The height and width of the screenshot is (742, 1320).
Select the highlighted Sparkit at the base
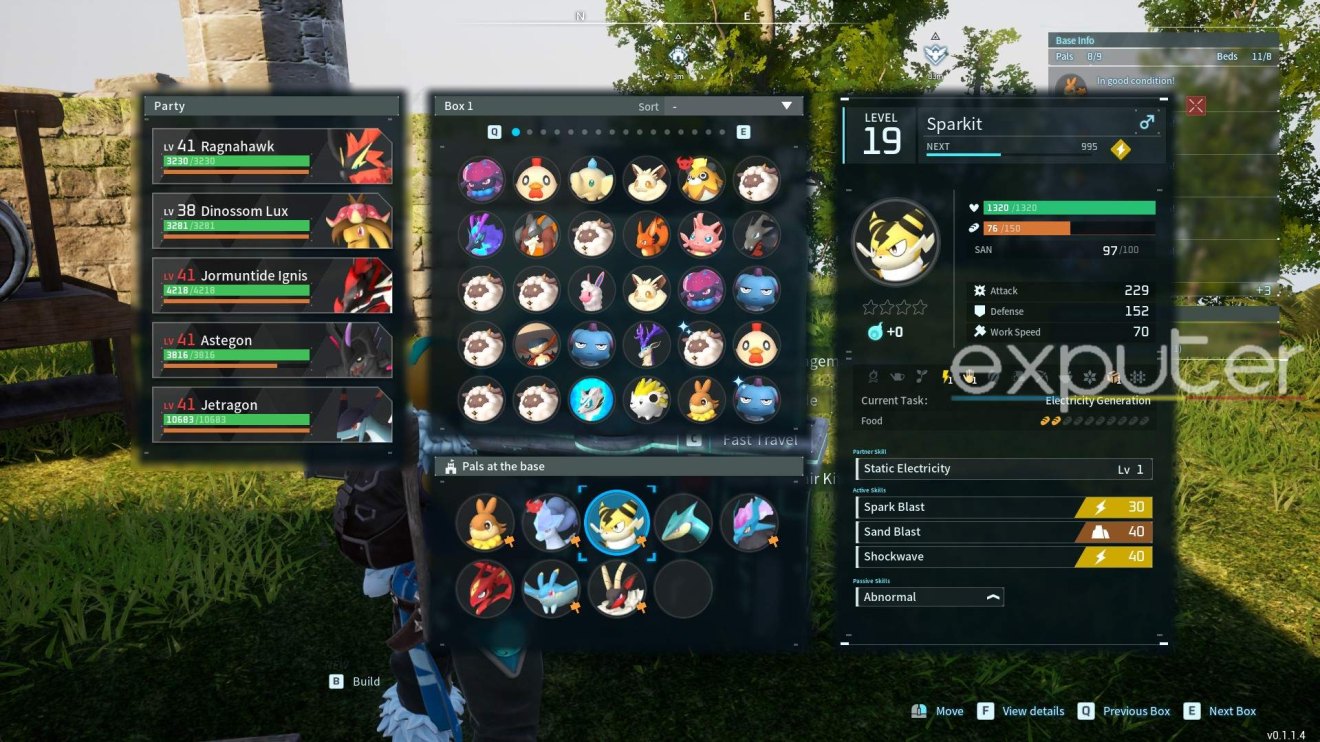(x=617, y=522)
